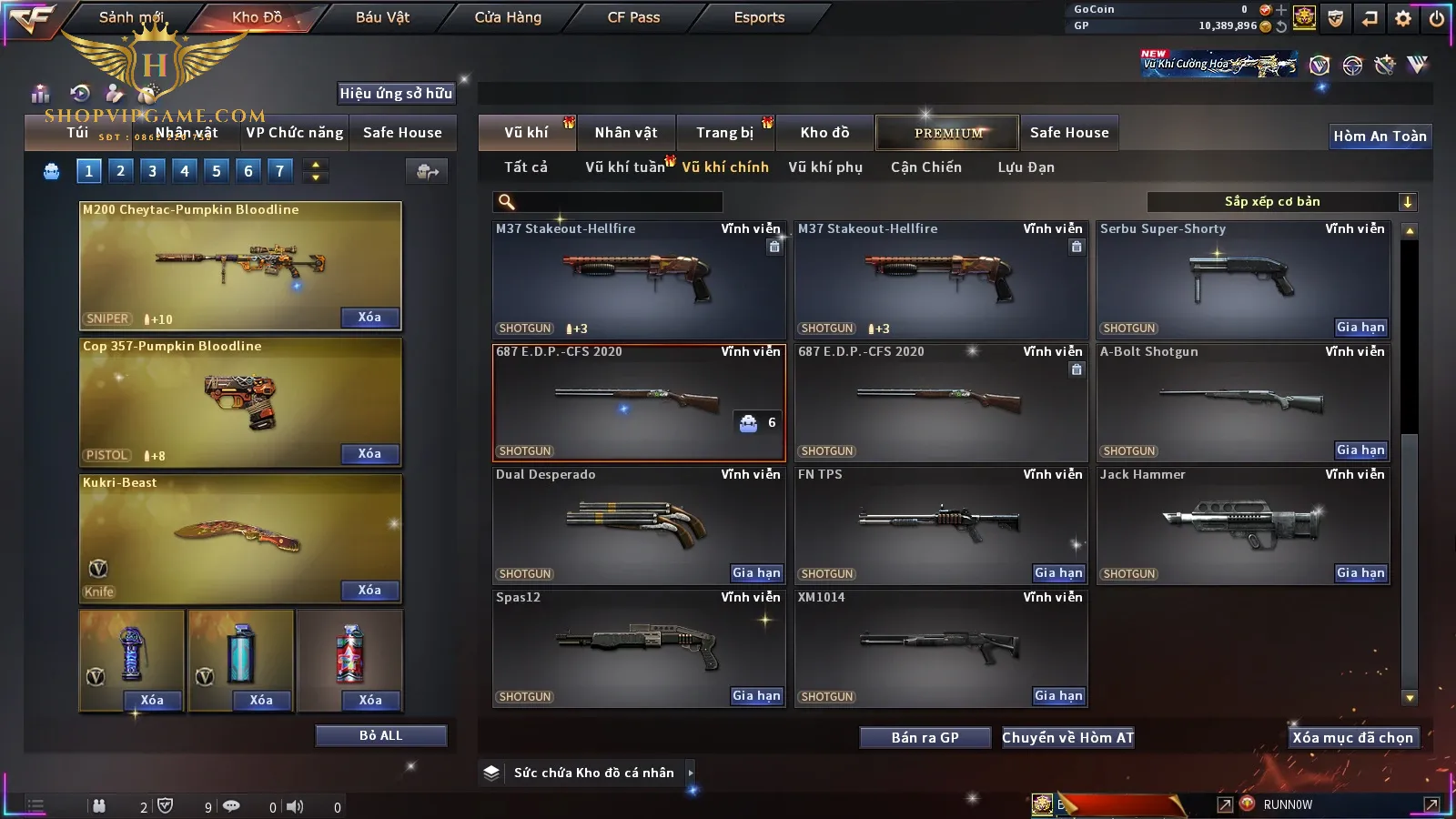1456x819 pixels.
Task: Choose the Cận Chiến weapon category
Action: pyautogui.click(x=925, y=167)
